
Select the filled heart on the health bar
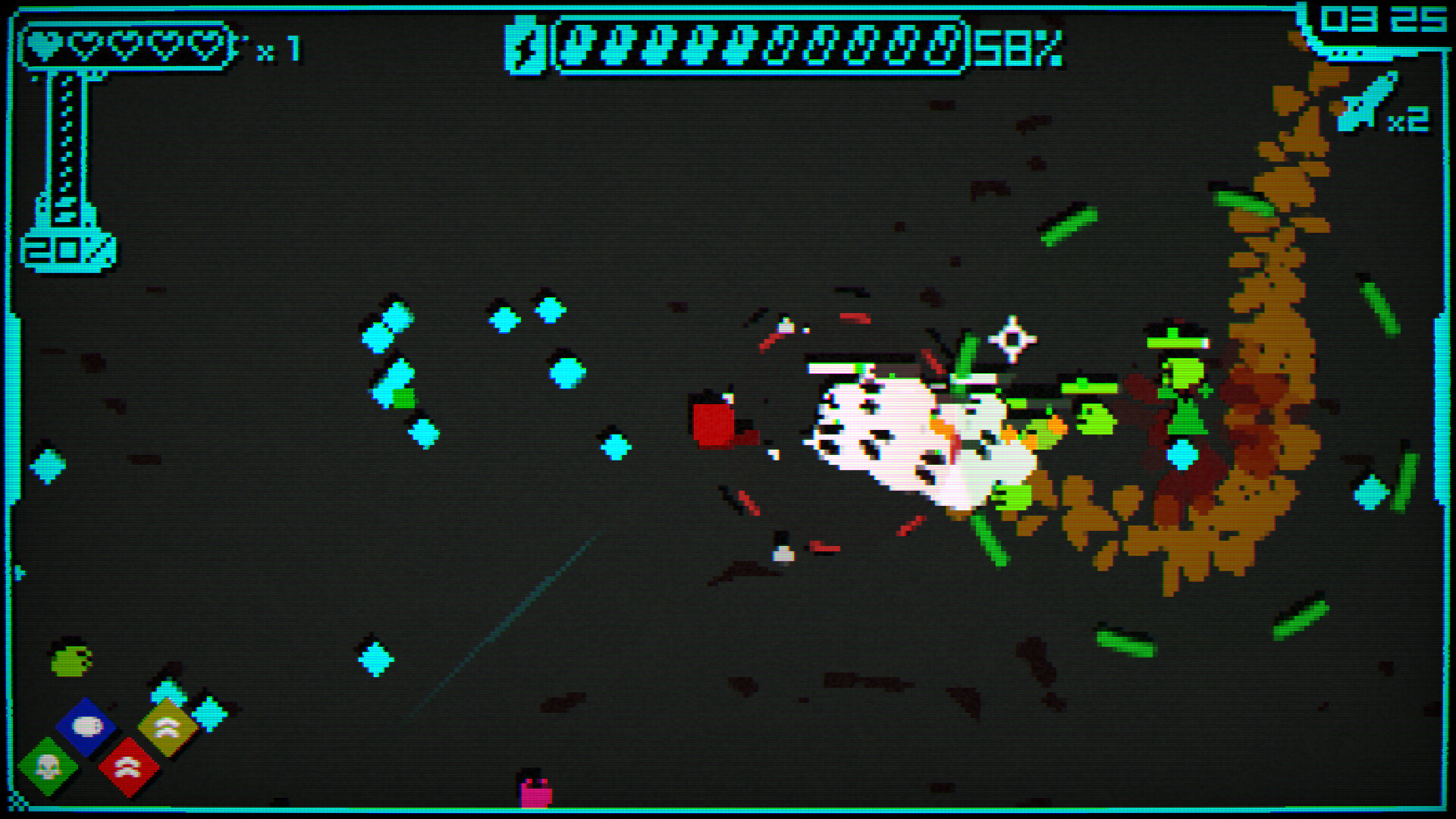click(x=45, y=44)
